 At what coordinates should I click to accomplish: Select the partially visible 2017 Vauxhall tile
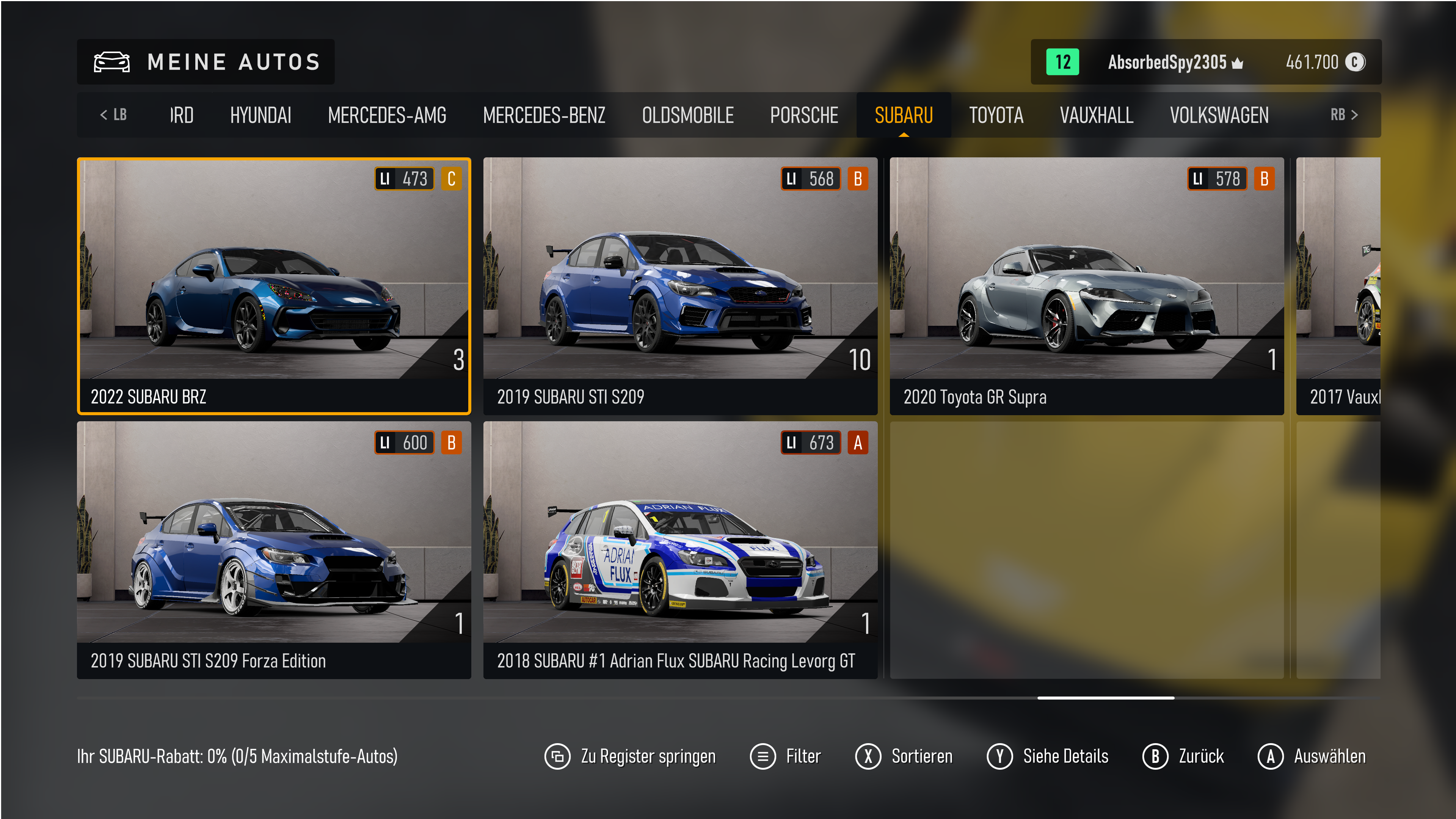1338,286
